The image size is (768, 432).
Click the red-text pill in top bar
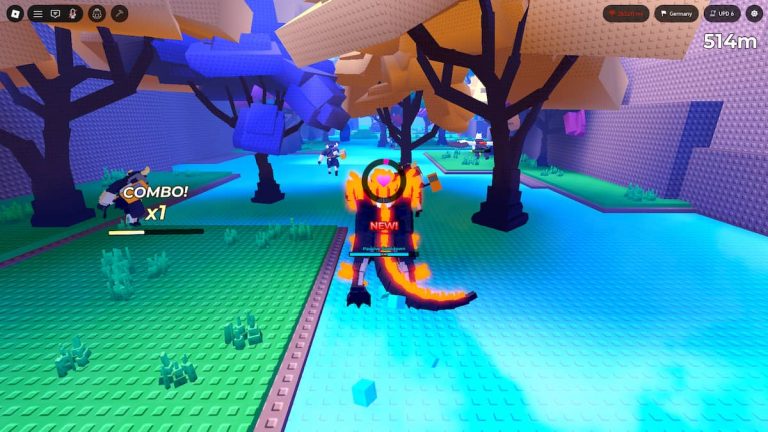[x=626, y=13]
